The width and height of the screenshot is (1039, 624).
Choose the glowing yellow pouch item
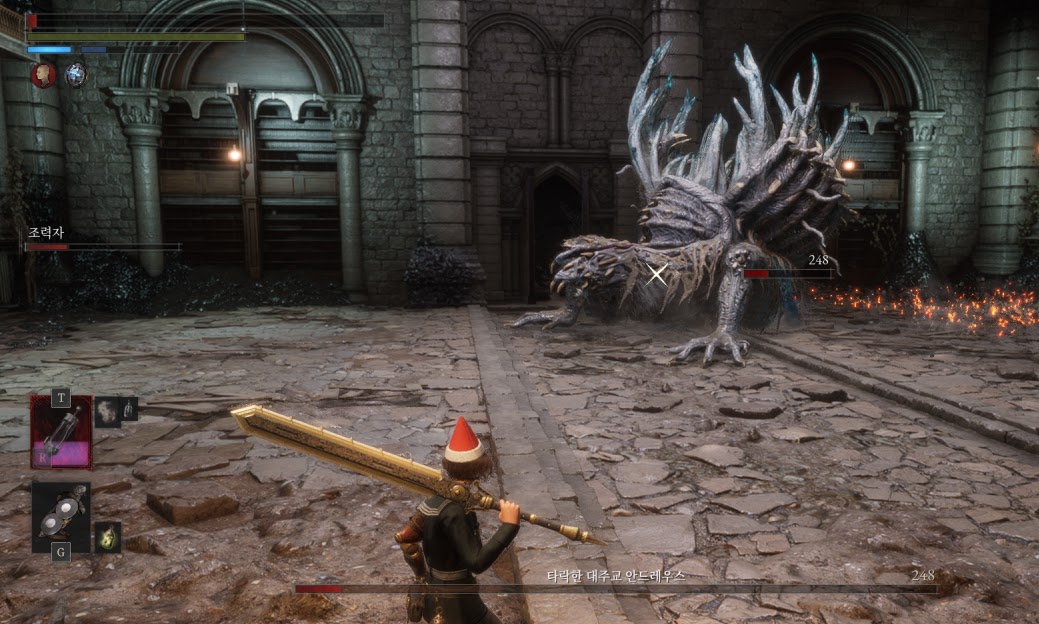pos(107,537)
